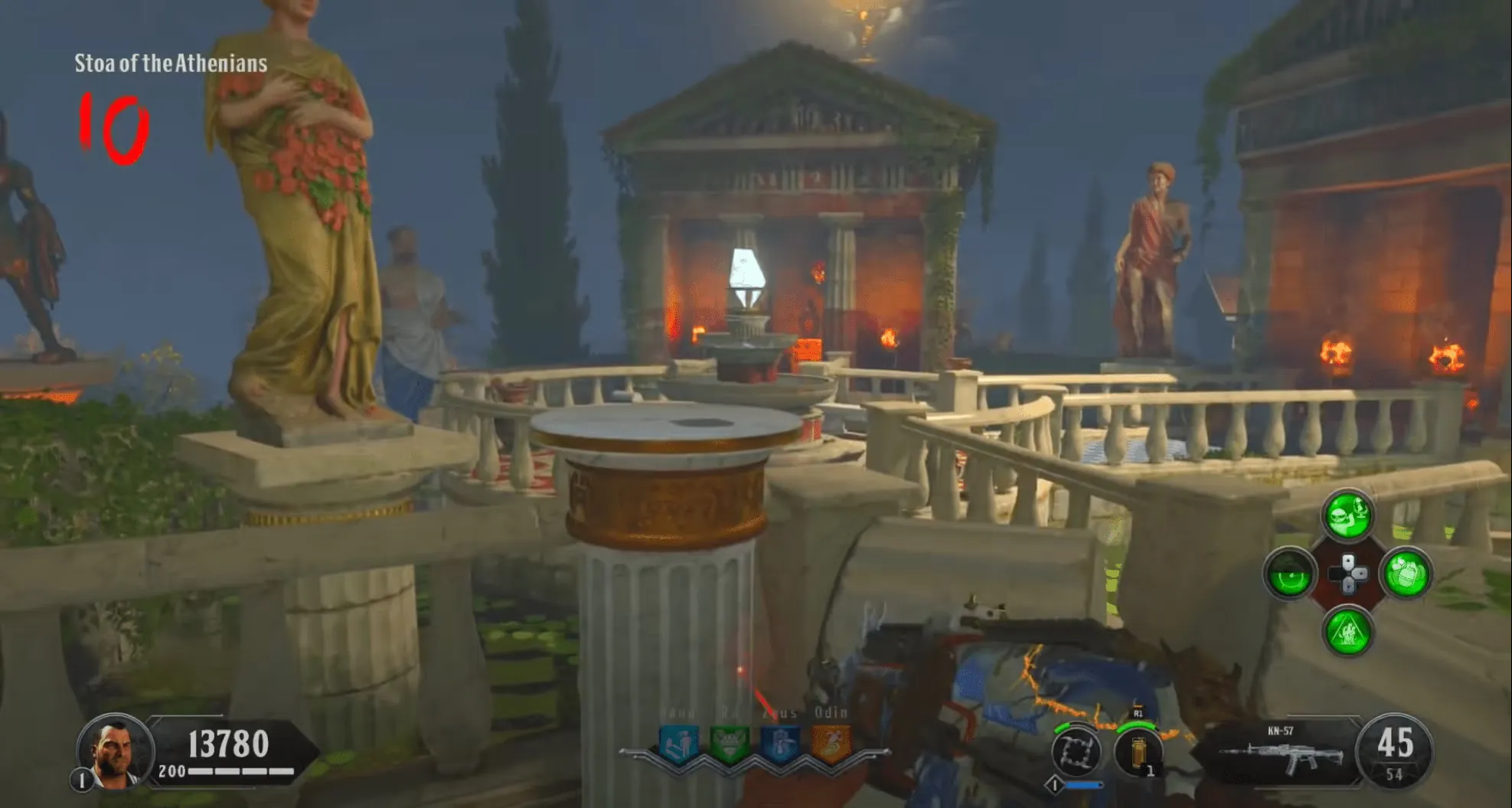
Task: Activate the chakram special weapon icon
Action: [1076, 752]
